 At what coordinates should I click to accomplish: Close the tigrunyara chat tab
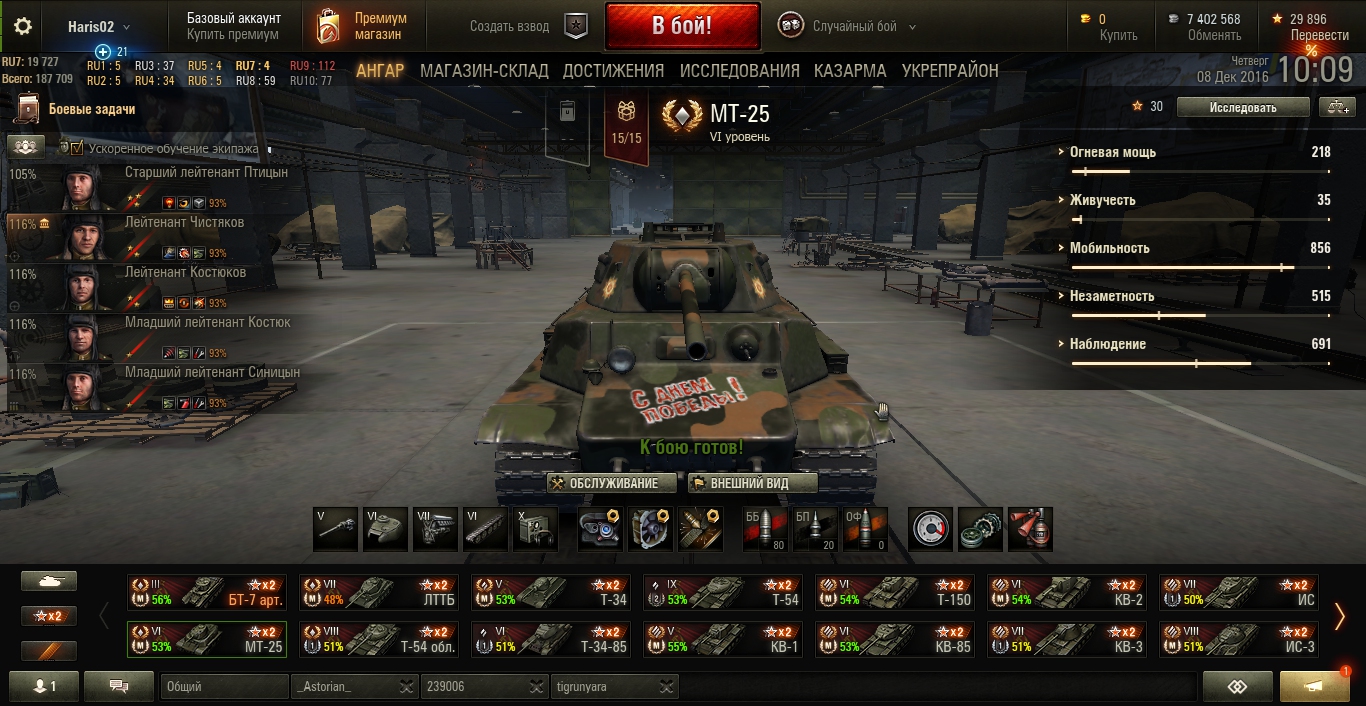point(664,687)
